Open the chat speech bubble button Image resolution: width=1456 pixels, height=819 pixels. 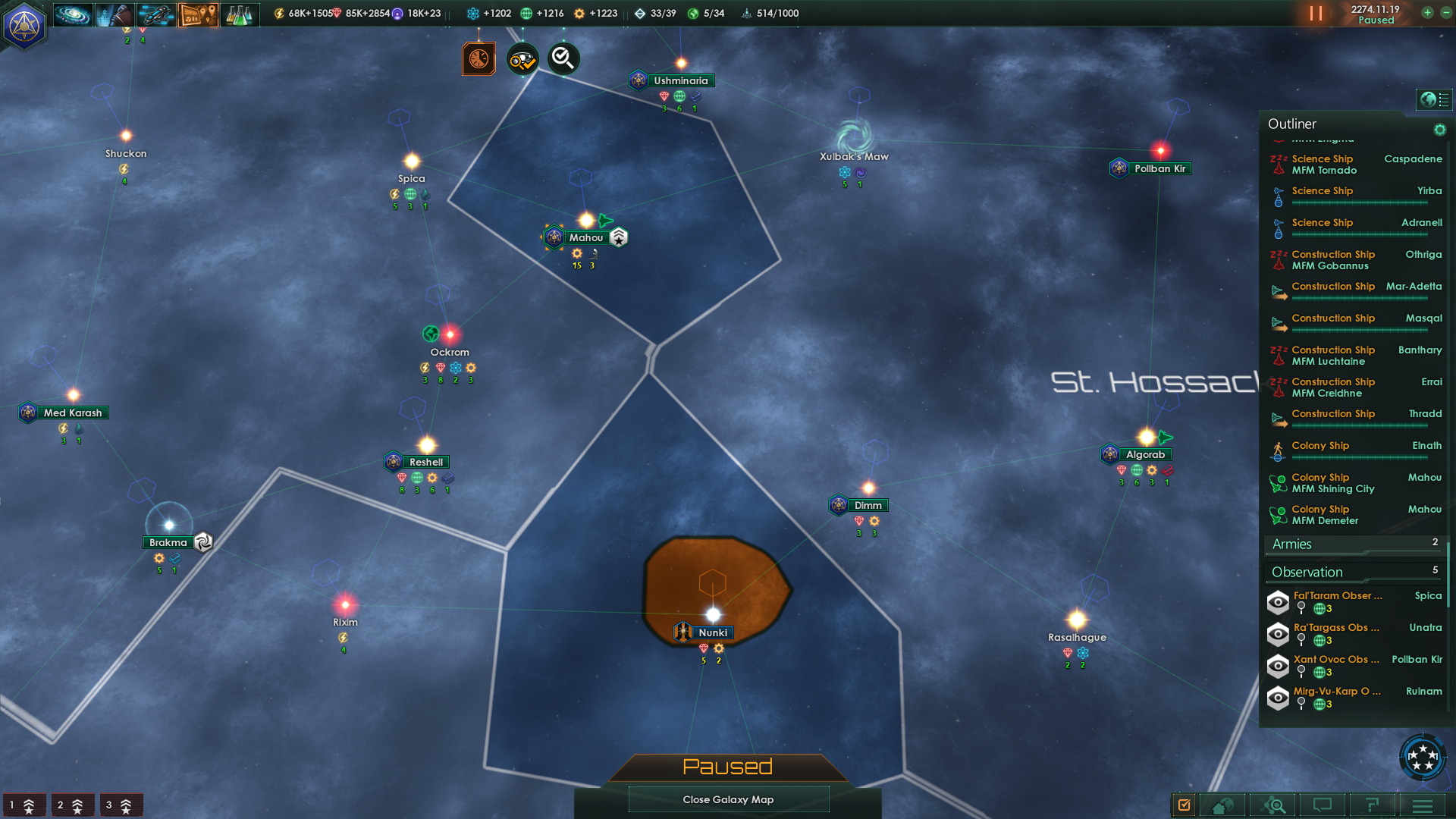1322,805
